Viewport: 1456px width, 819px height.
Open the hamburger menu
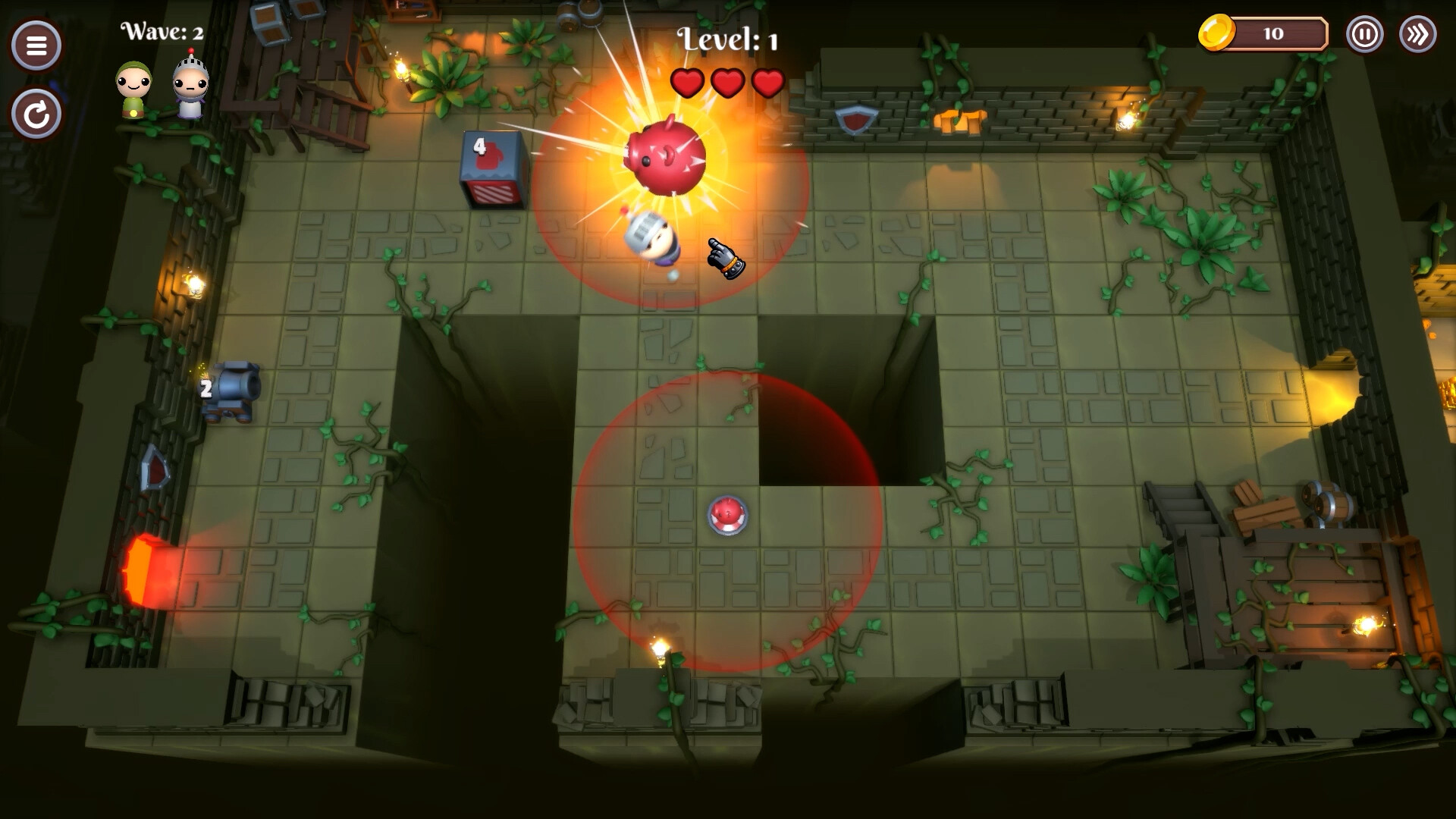[35, 46]
